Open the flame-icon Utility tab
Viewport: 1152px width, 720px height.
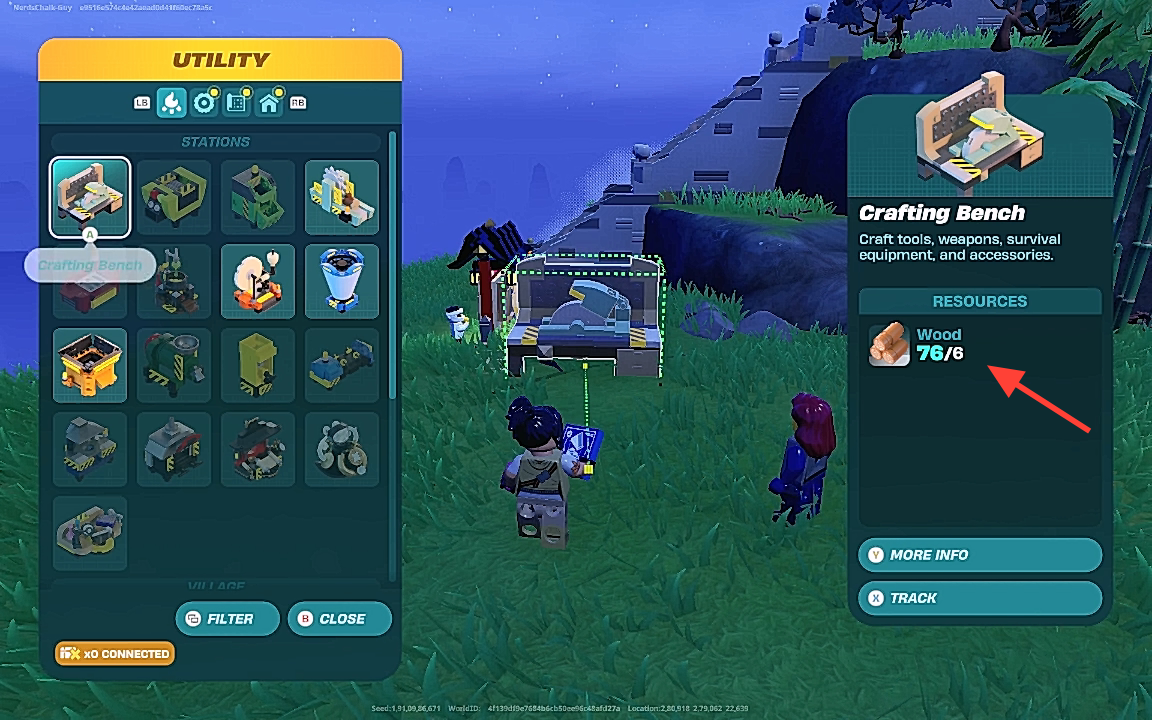pyautogui.click(x=172, y=102)
